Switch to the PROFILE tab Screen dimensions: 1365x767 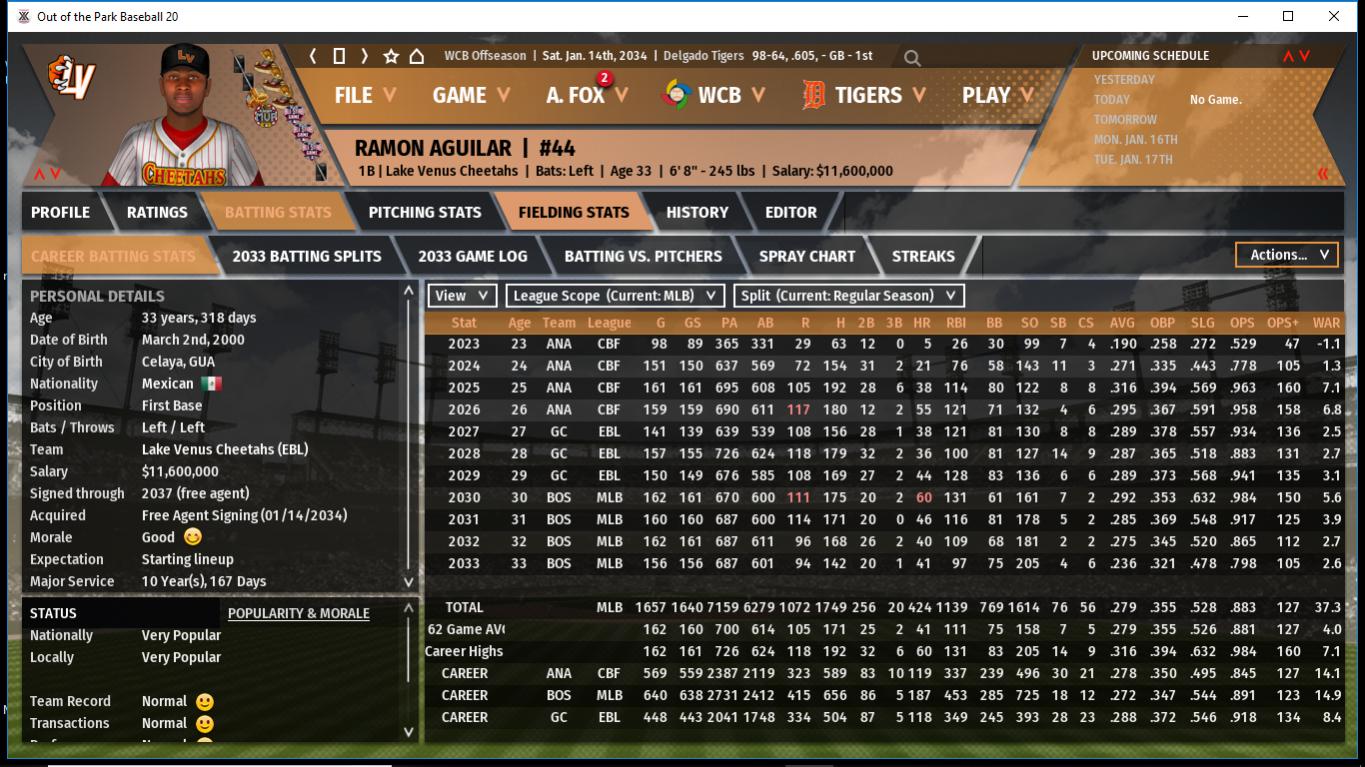pyautogui.click(x=60, y=212)
